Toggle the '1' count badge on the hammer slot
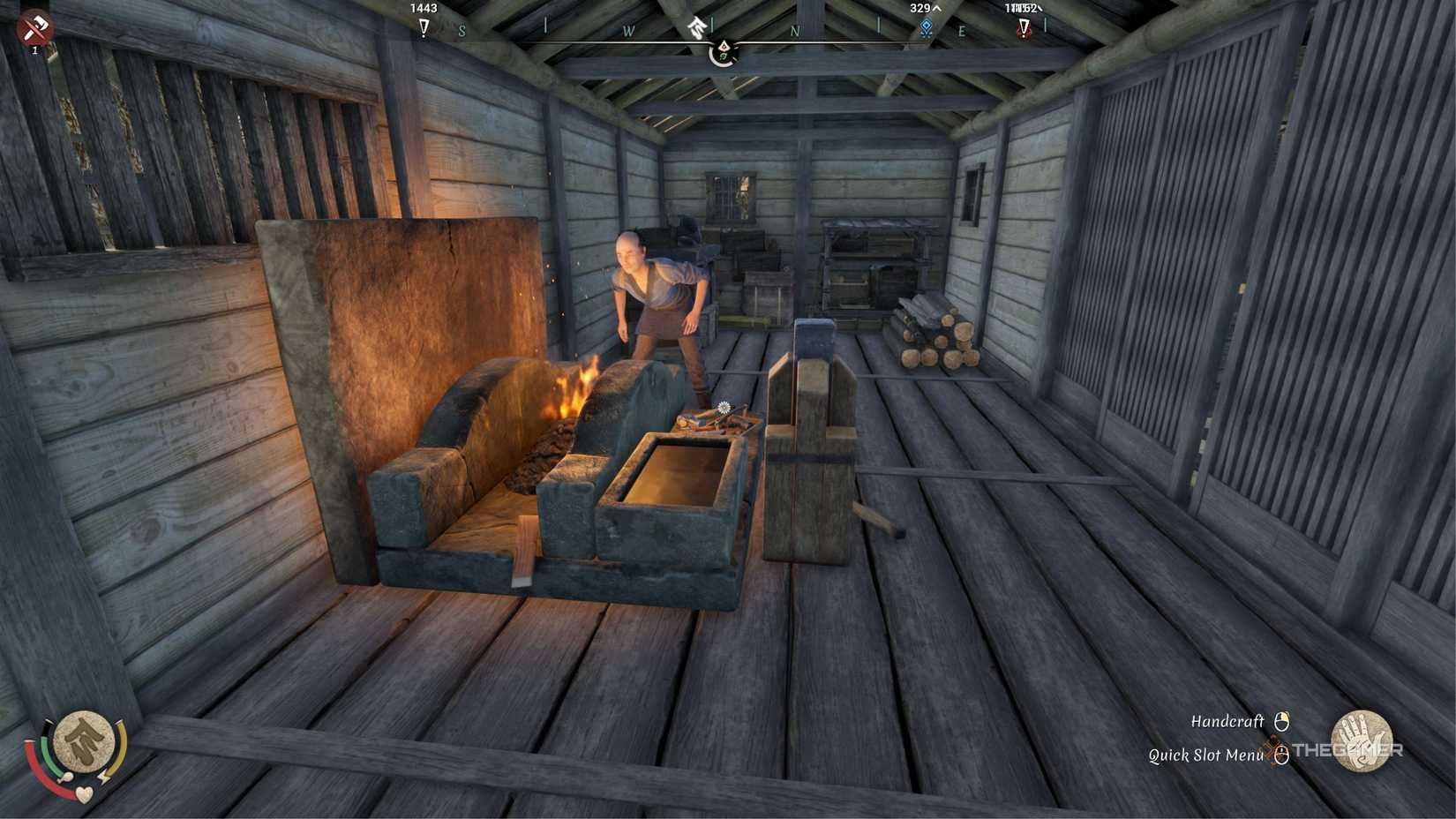Viewport: 1456px width, 819px height. tap(36, 51)
